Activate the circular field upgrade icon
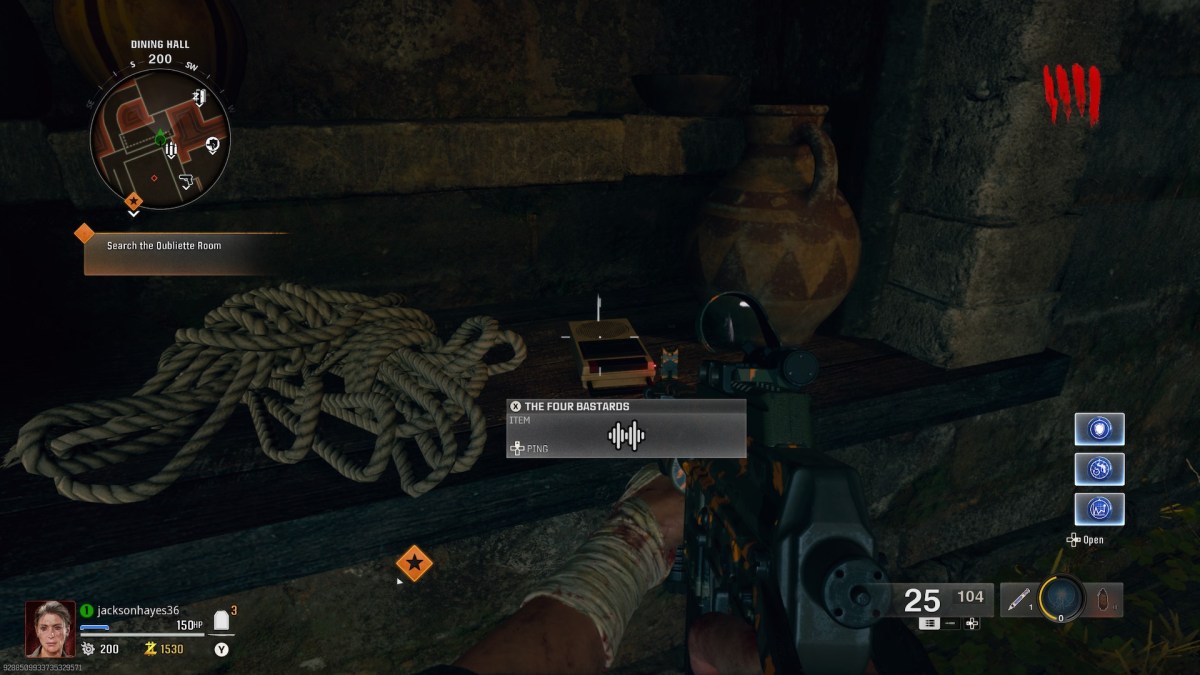The height and width of the screenshot is (675, 1200). pos(1061,598)
